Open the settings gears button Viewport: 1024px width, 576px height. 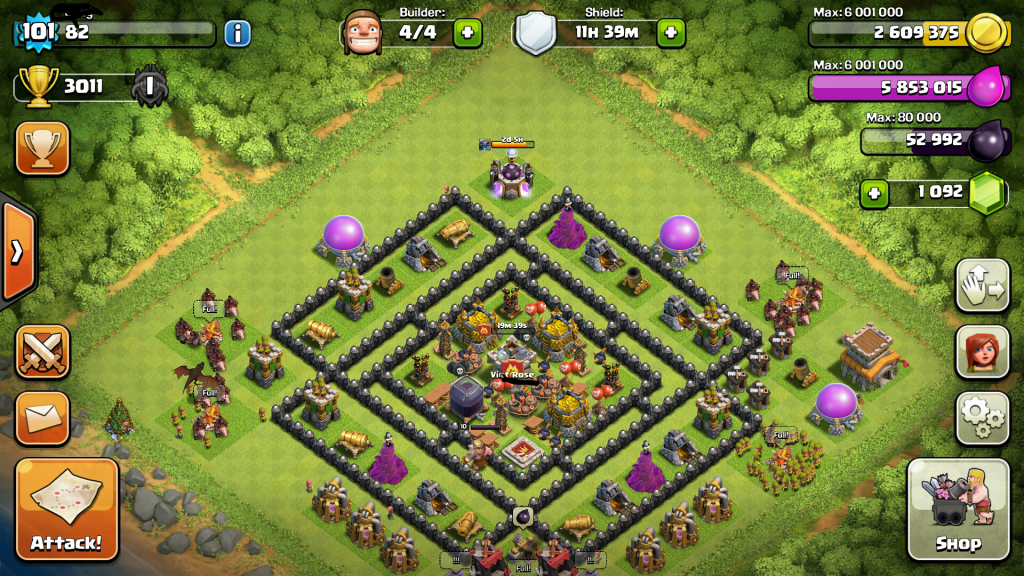[x=982, y=418]
